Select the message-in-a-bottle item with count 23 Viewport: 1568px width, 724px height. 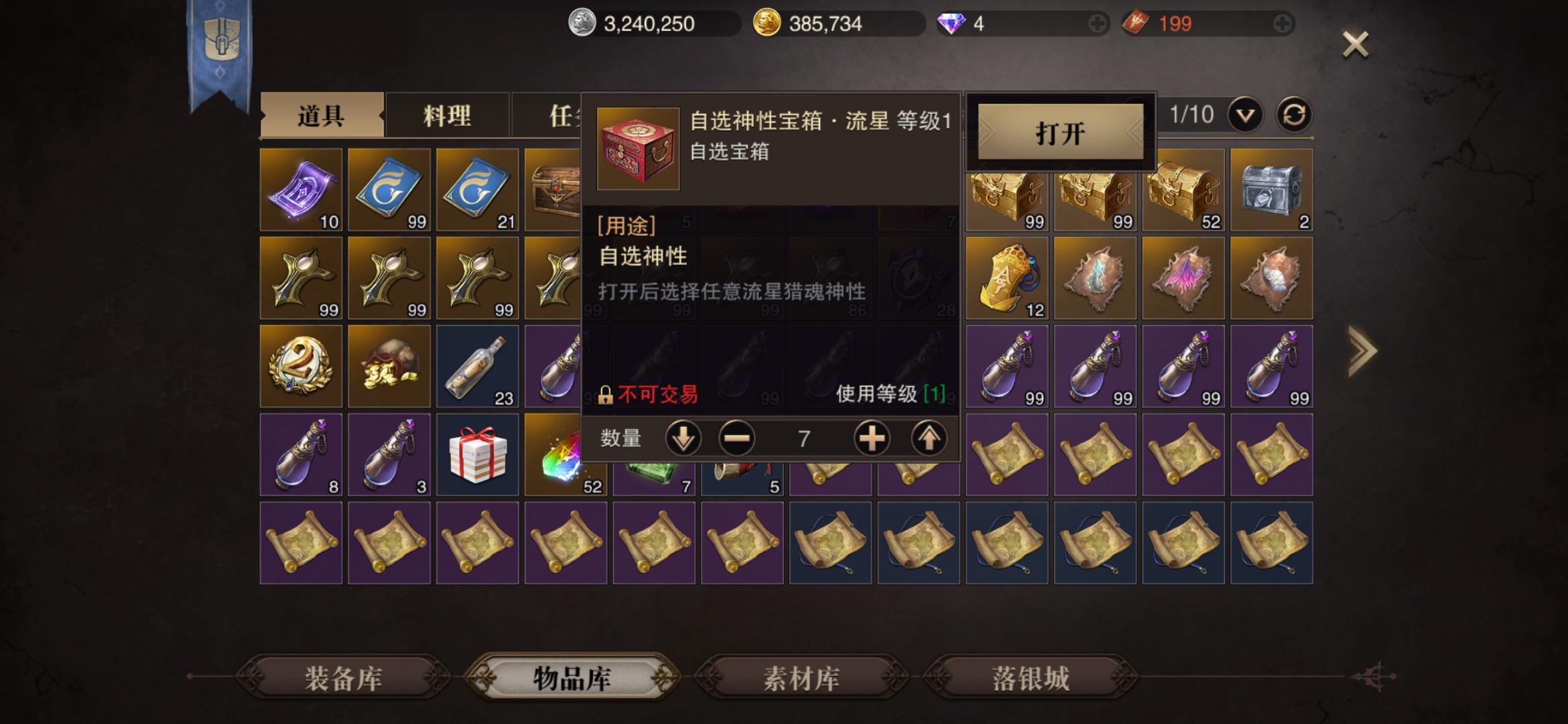(477, 366)
